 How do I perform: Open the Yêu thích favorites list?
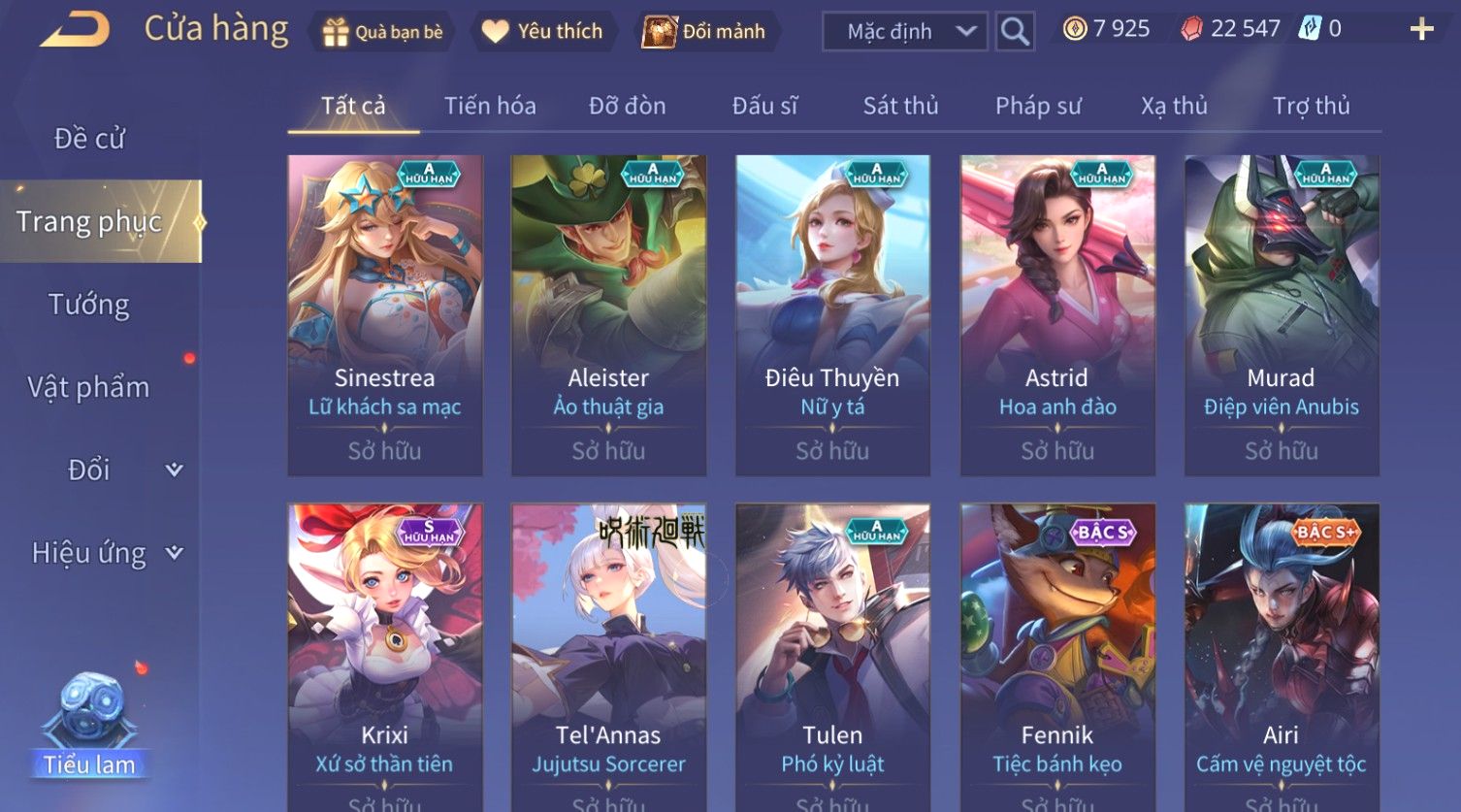[x=543, y=32]
